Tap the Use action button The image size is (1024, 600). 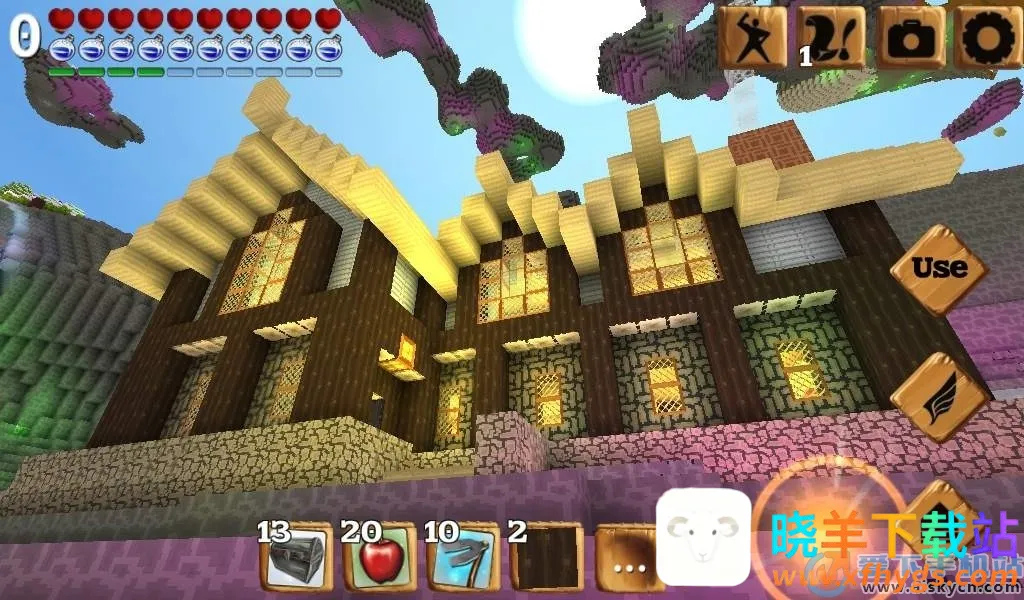(939, 268)
